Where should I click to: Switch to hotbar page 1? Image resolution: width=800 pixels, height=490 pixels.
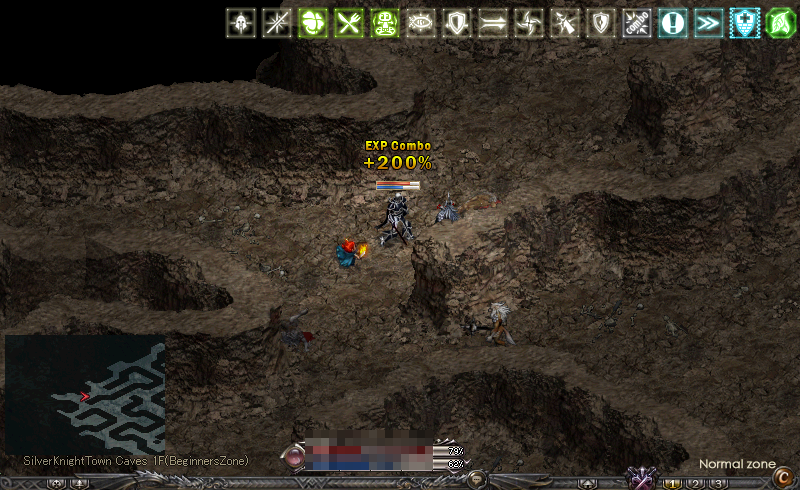(675, 483)
